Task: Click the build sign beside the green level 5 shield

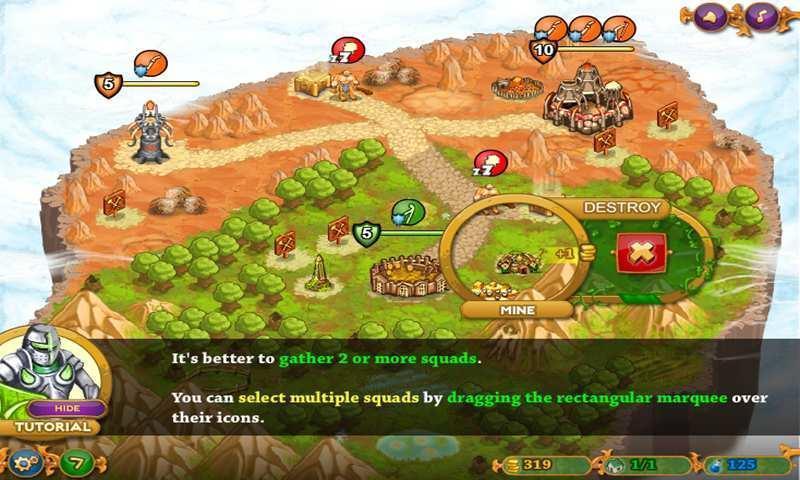Action: tap(339, 229)
